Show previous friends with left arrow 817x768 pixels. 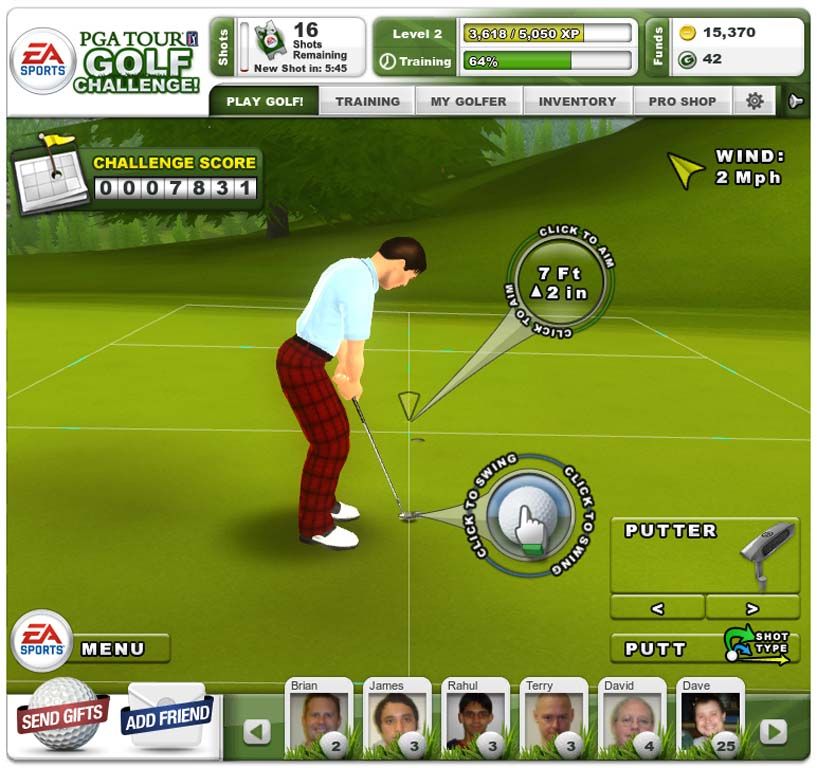point(257,732)
